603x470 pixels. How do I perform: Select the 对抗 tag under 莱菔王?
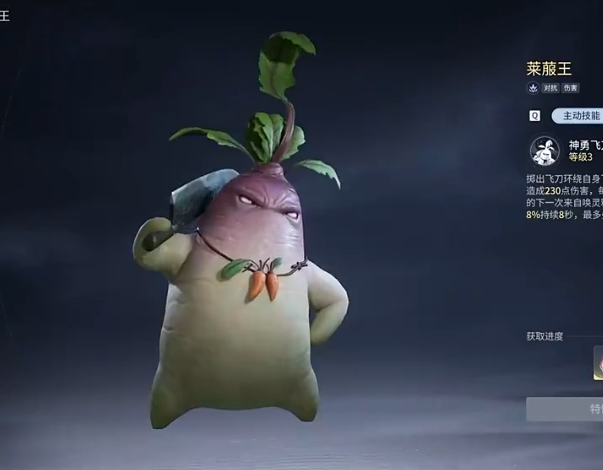click(x=549, y=88)
